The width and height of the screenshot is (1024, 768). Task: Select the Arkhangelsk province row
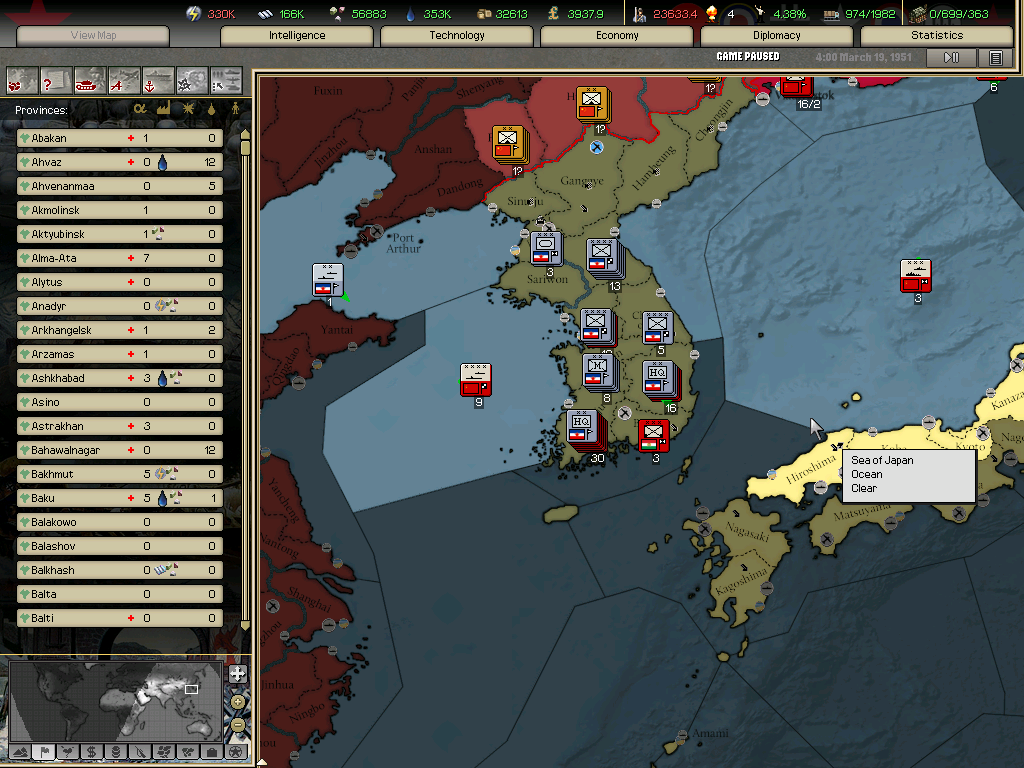coord(119,330)
